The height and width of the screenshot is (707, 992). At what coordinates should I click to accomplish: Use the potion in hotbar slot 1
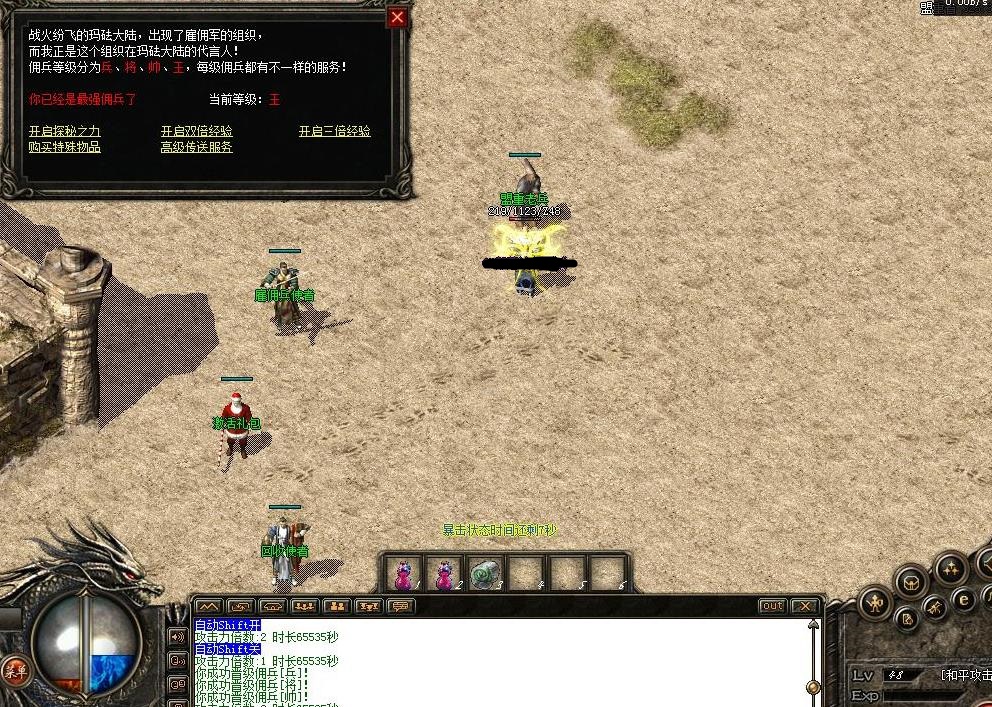coord(402,574)
